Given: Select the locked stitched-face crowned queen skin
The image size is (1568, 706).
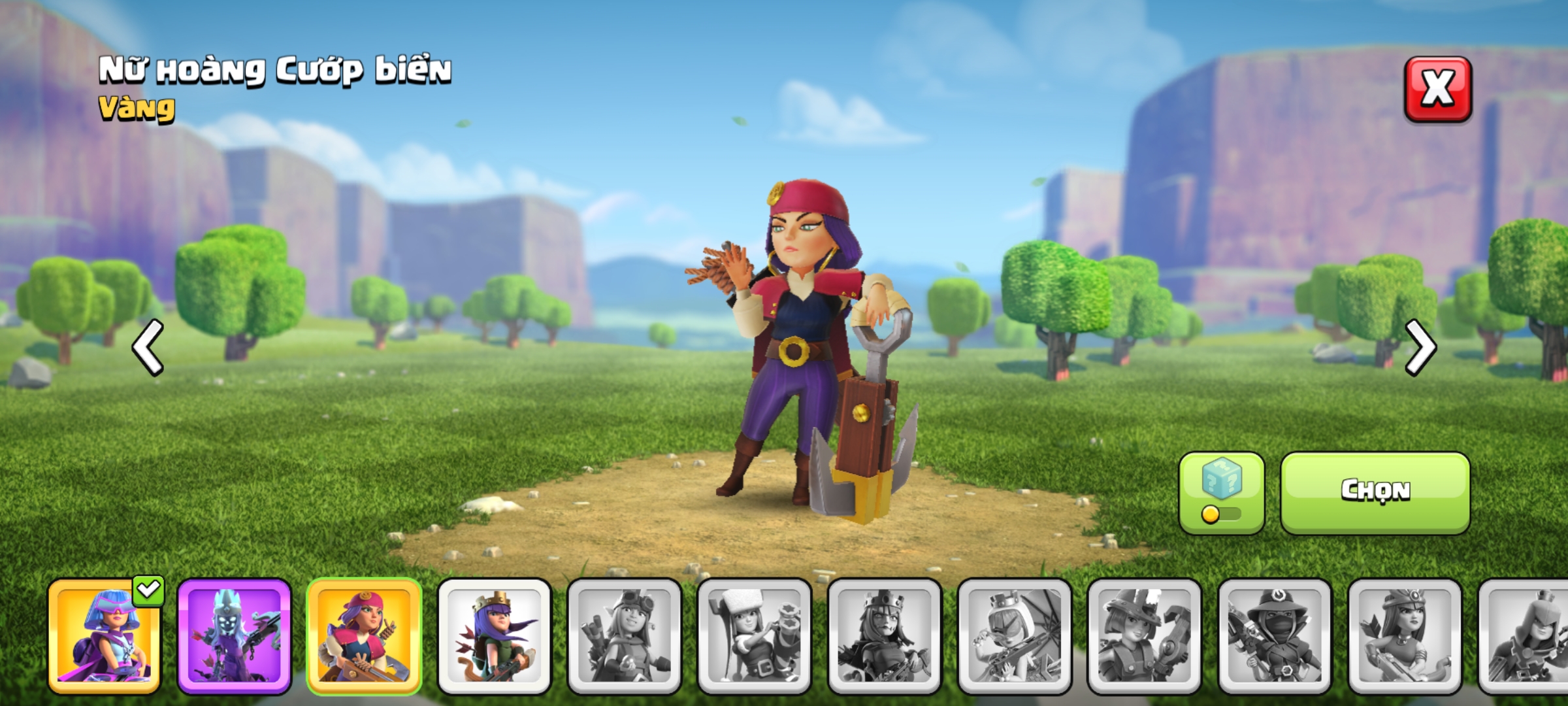Looking at the screenshot, I should pyautogui.click(x=885, y=635).
